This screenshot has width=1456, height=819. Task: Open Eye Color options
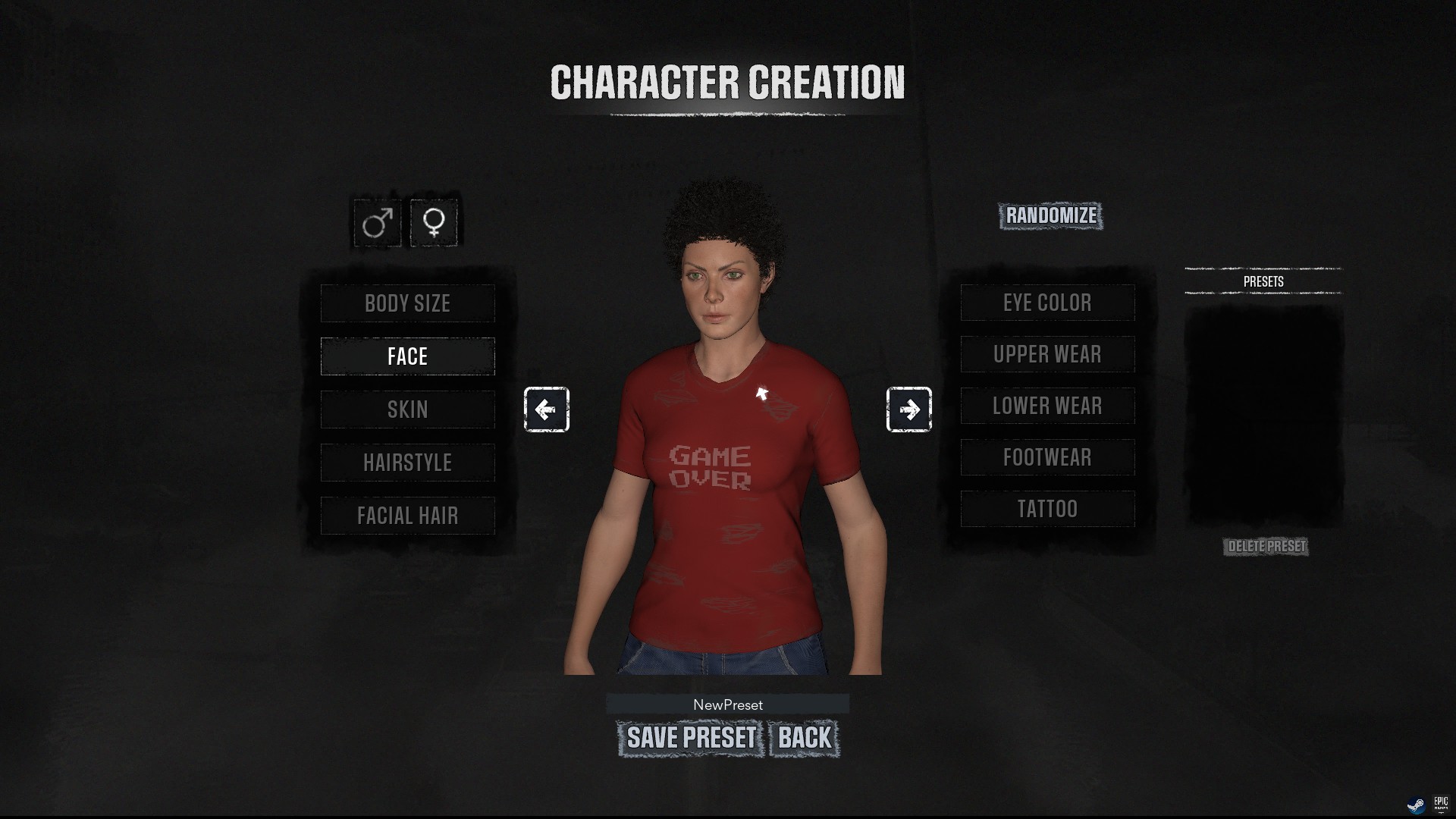click(1047, 303)
